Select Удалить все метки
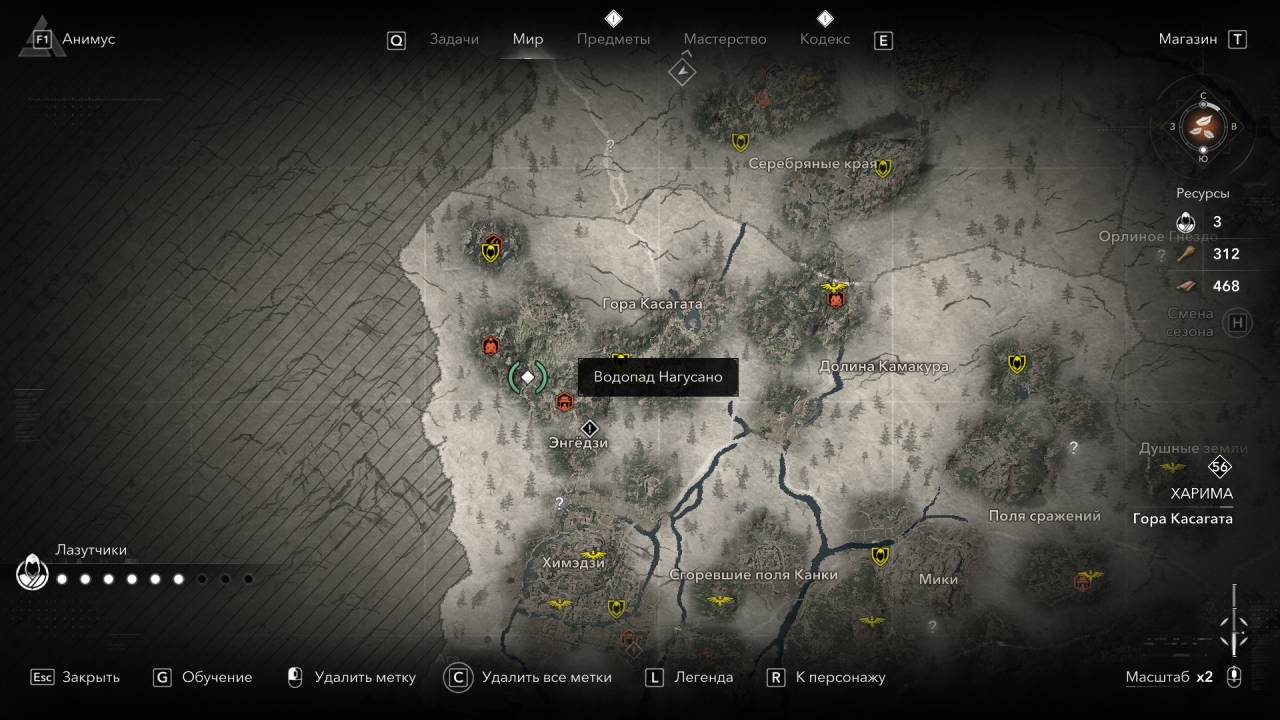 click(x=529, y=677)
